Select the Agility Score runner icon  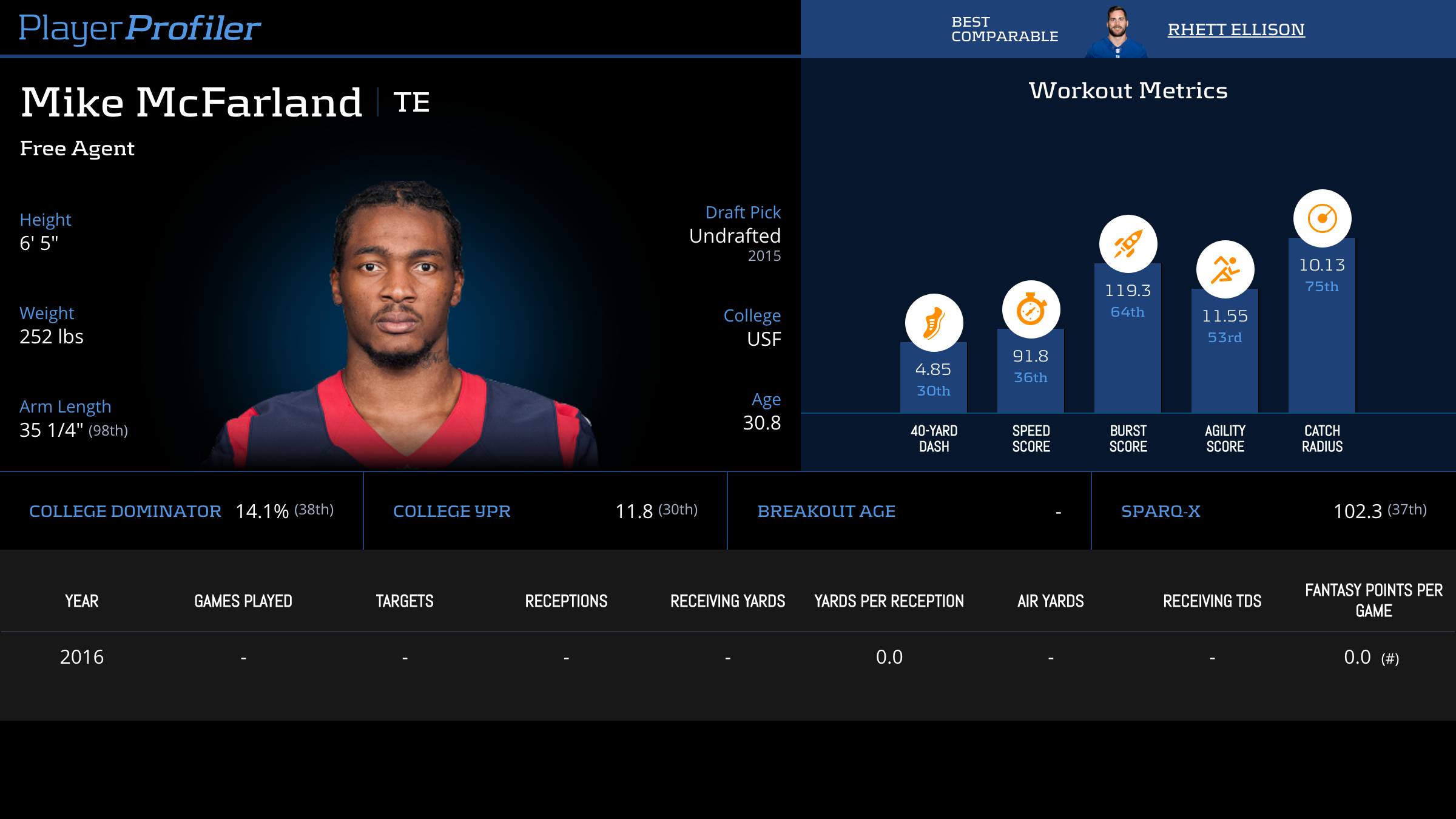(1225, 269)
